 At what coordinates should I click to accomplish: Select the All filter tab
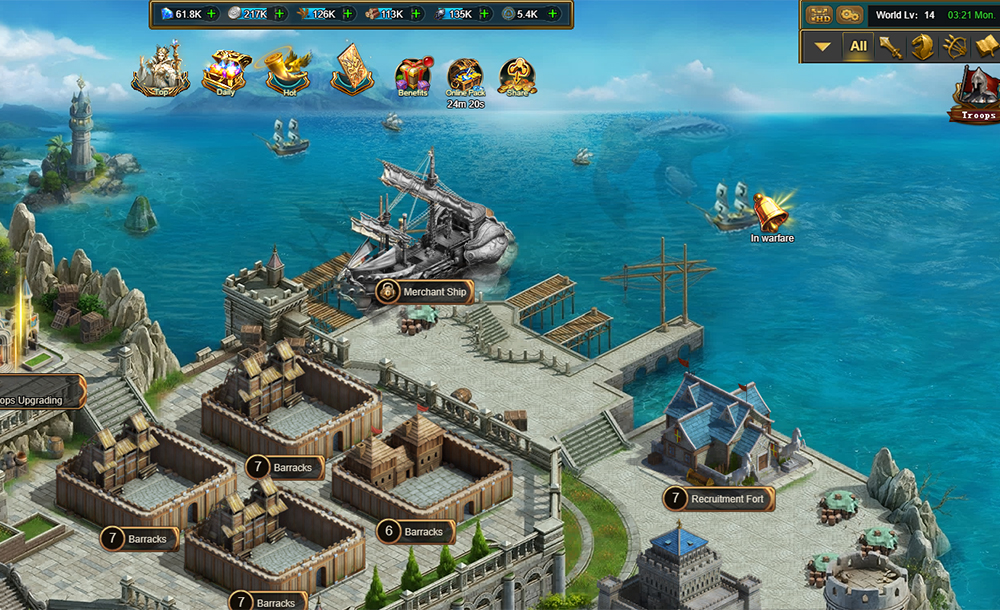point(858,46)
